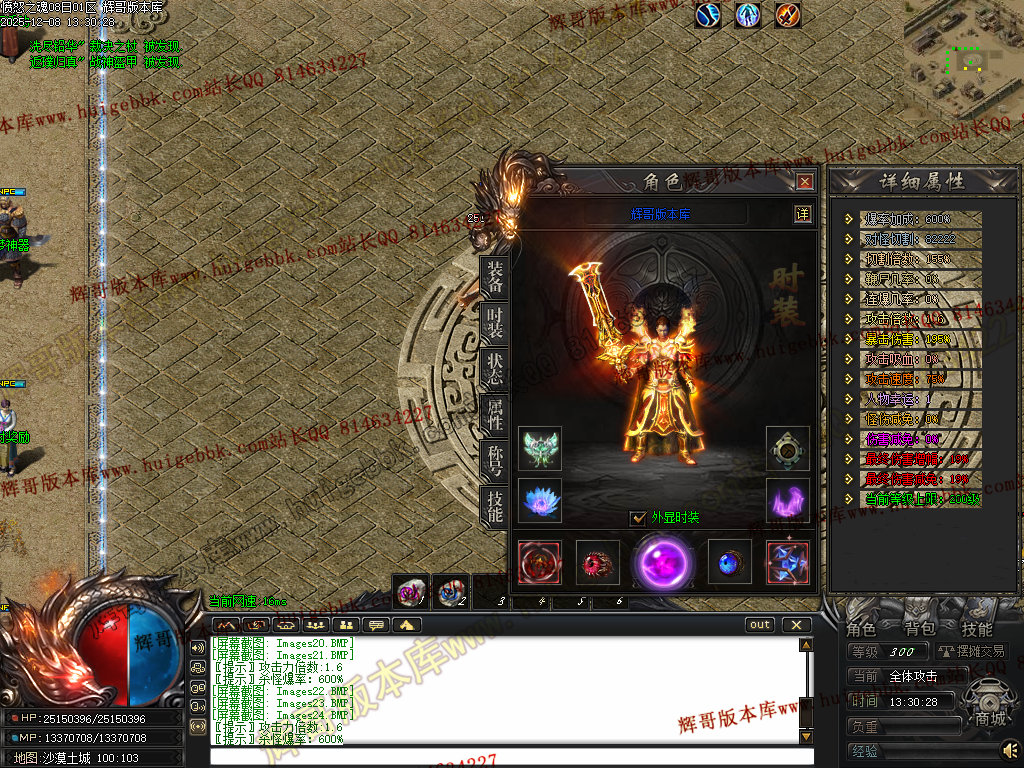Show the 属性 attributes tab
Screen dimensions: 1024x768
pos(494,414)
